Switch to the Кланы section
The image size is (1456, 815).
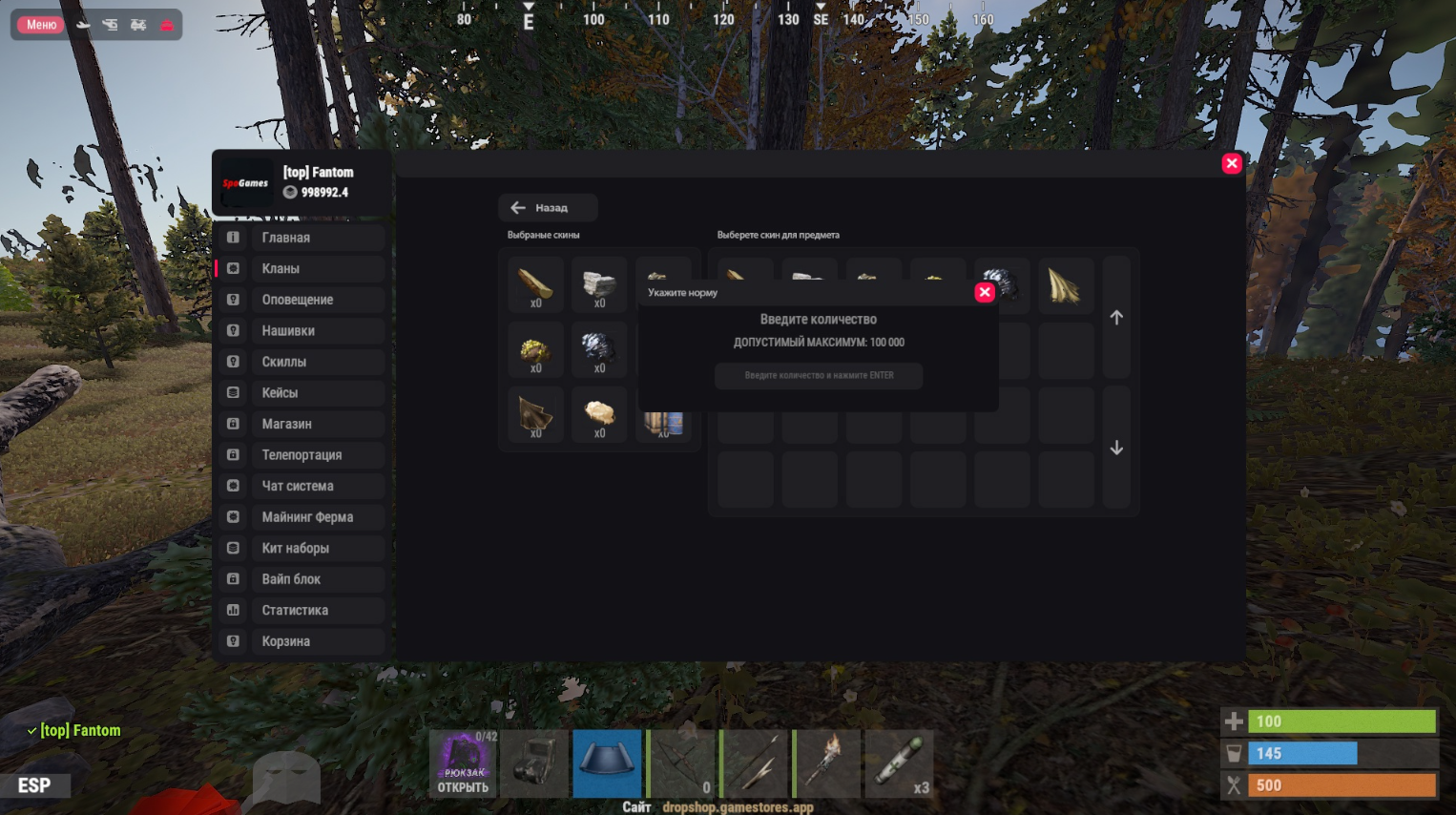tap(301, 269)
